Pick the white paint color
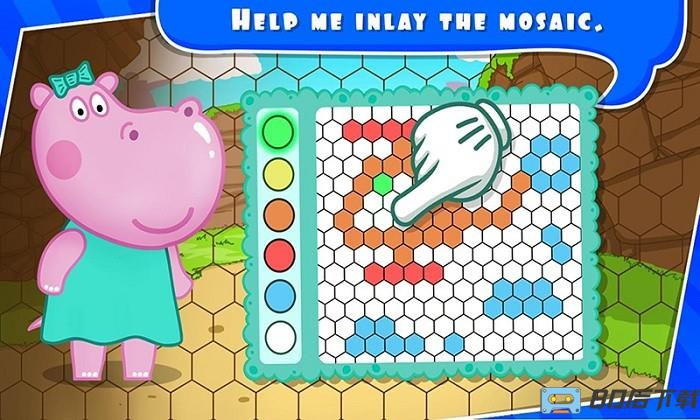 (279, 336)
